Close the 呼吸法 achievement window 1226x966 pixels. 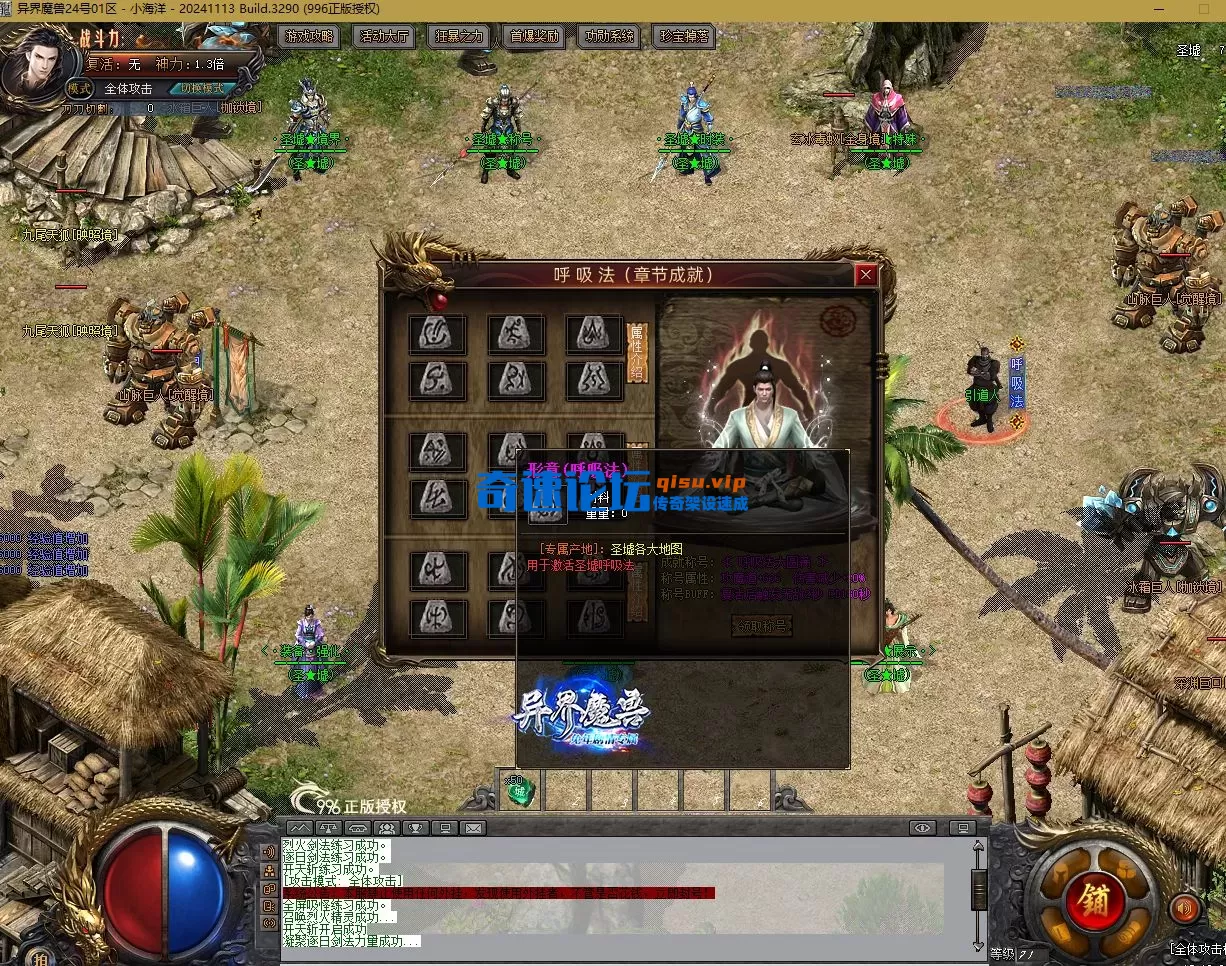(x=866, y=274)
